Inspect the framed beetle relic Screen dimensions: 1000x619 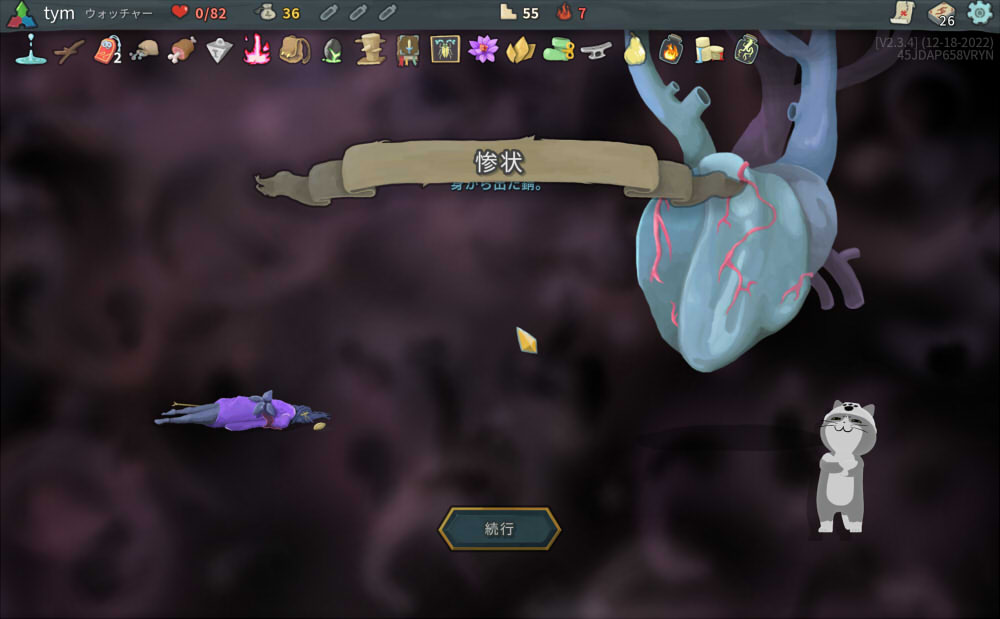pos(445,49)
